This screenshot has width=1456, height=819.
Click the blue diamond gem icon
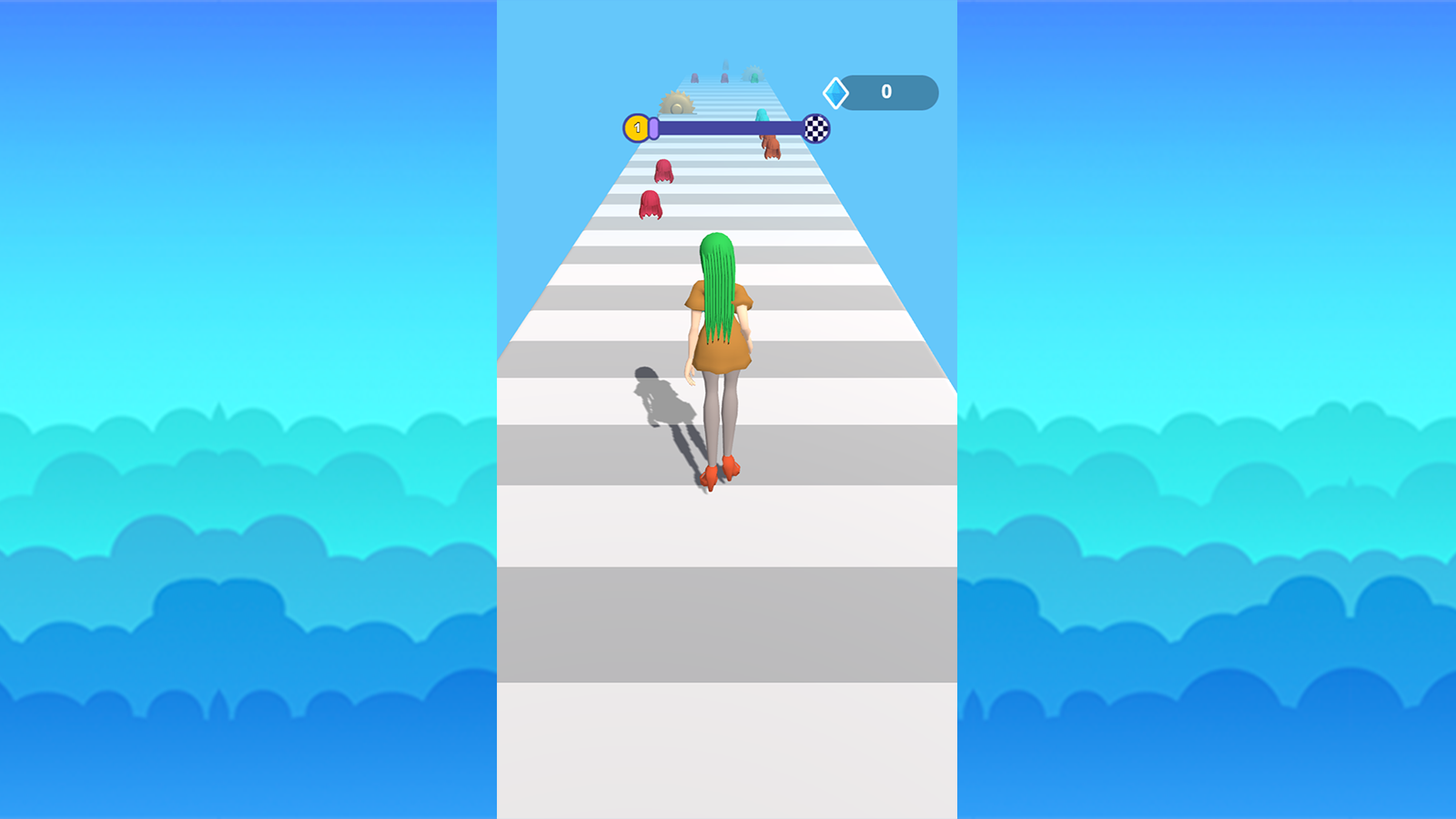click(835, 91)
